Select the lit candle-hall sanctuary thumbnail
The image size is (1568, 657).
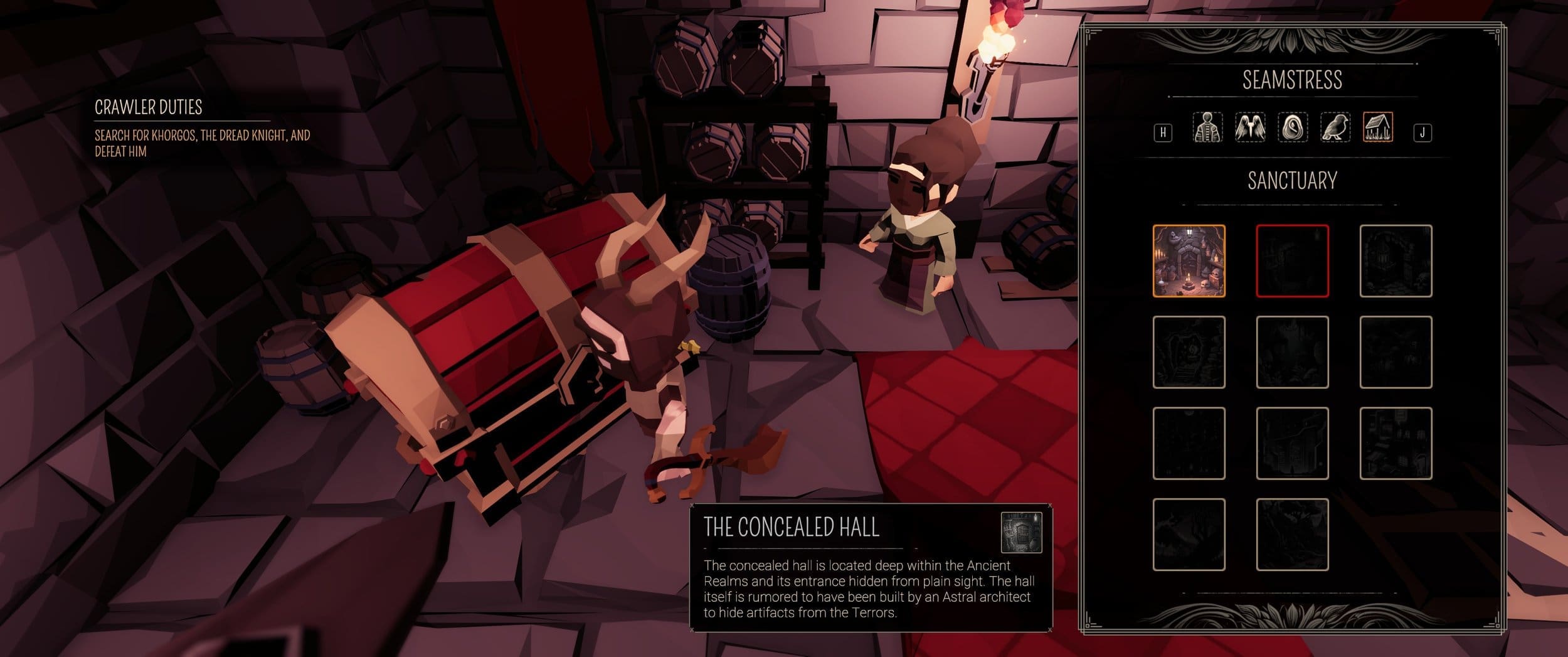1189,260
